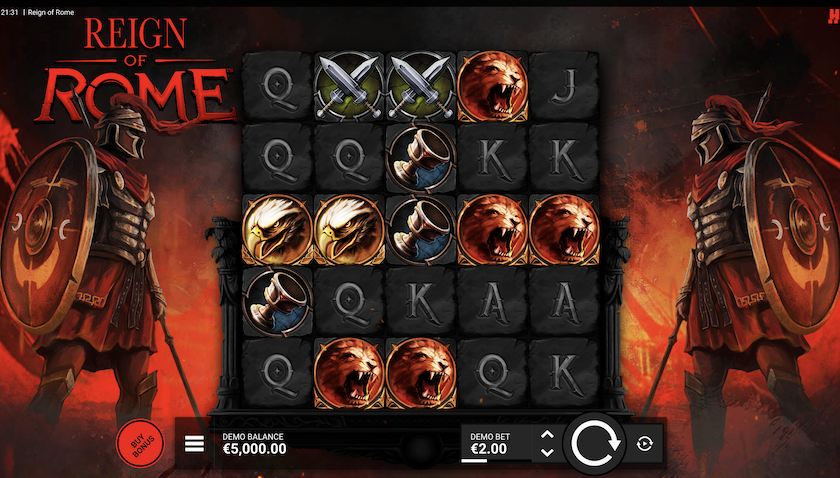Open the Buy Bonus feature
The height and width of the screenshot is (478, 840).
click(x=139, y=443)
